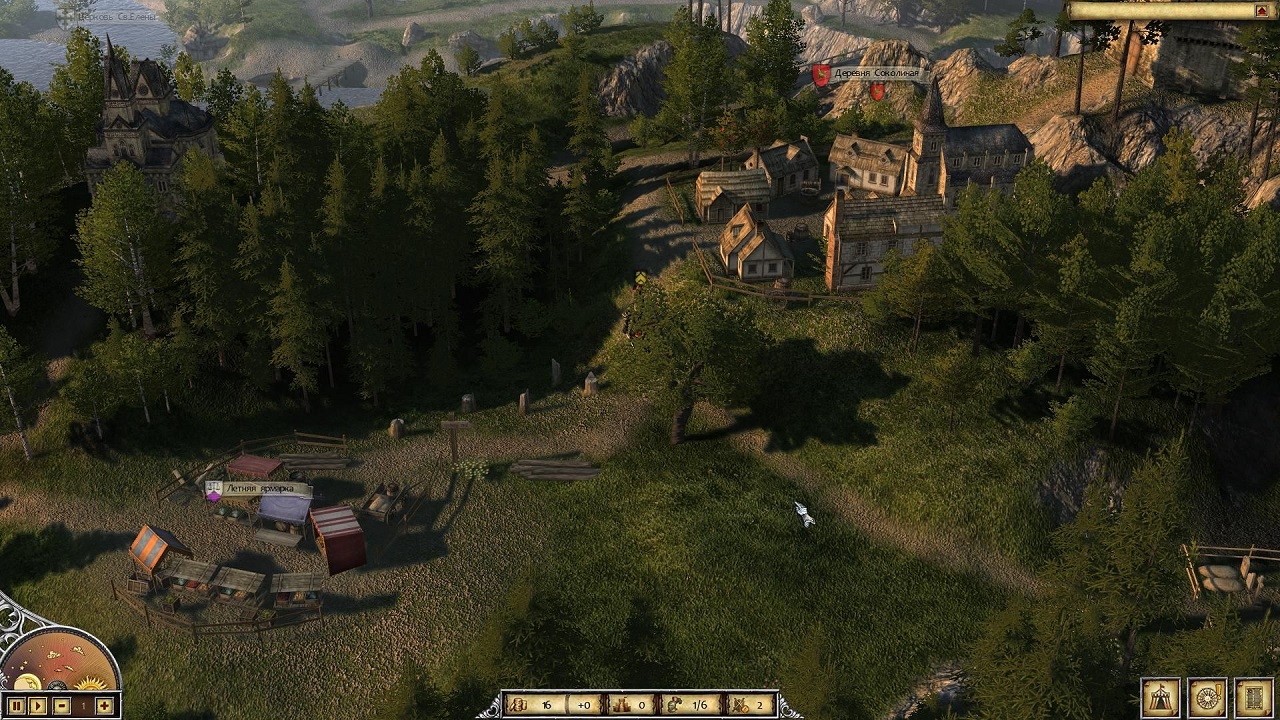Click the red arrow on the top panel

(1261, 11)
